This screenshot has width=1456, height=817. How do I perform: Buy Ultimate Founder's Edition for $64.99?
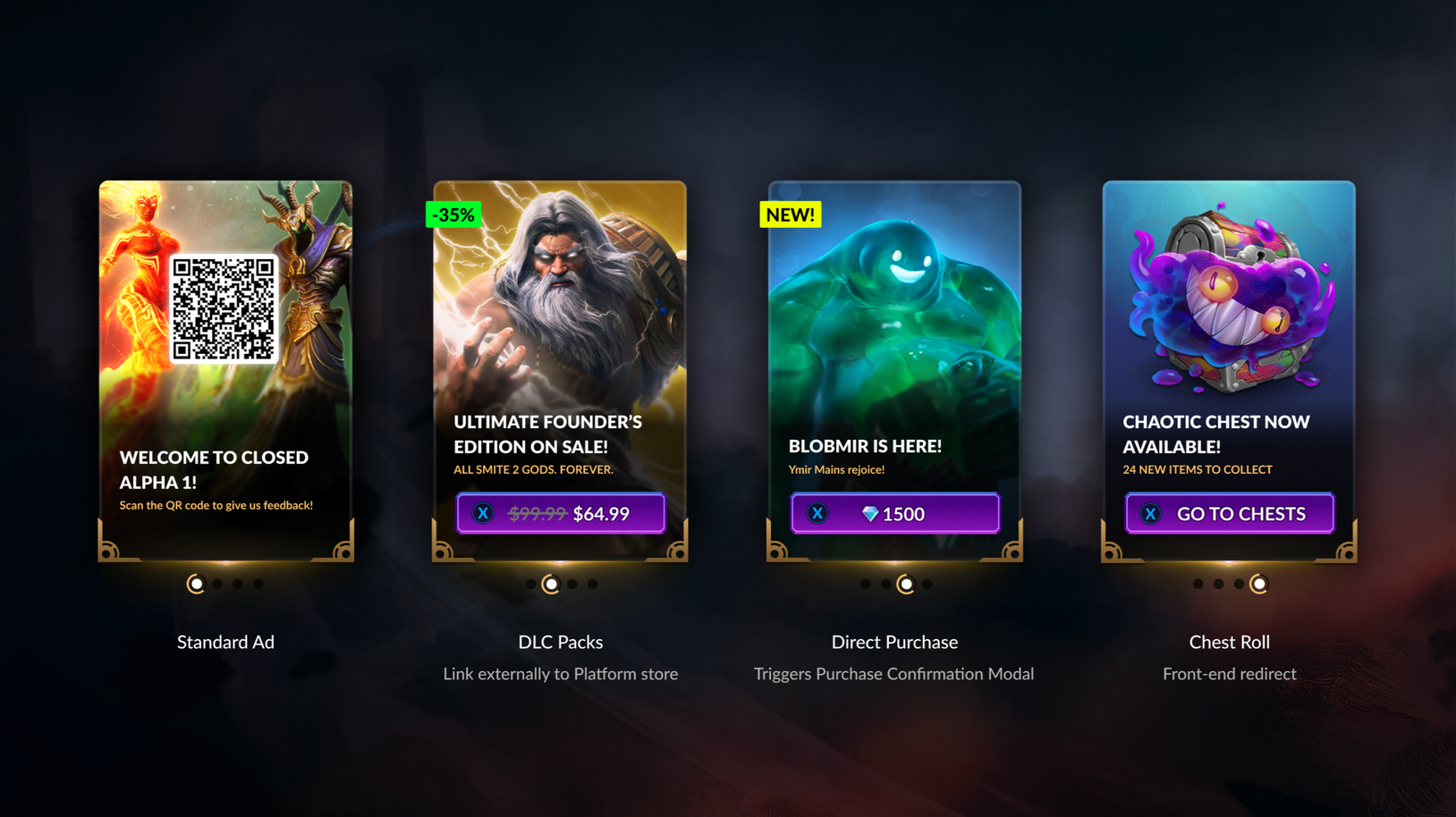click(561, 514)
